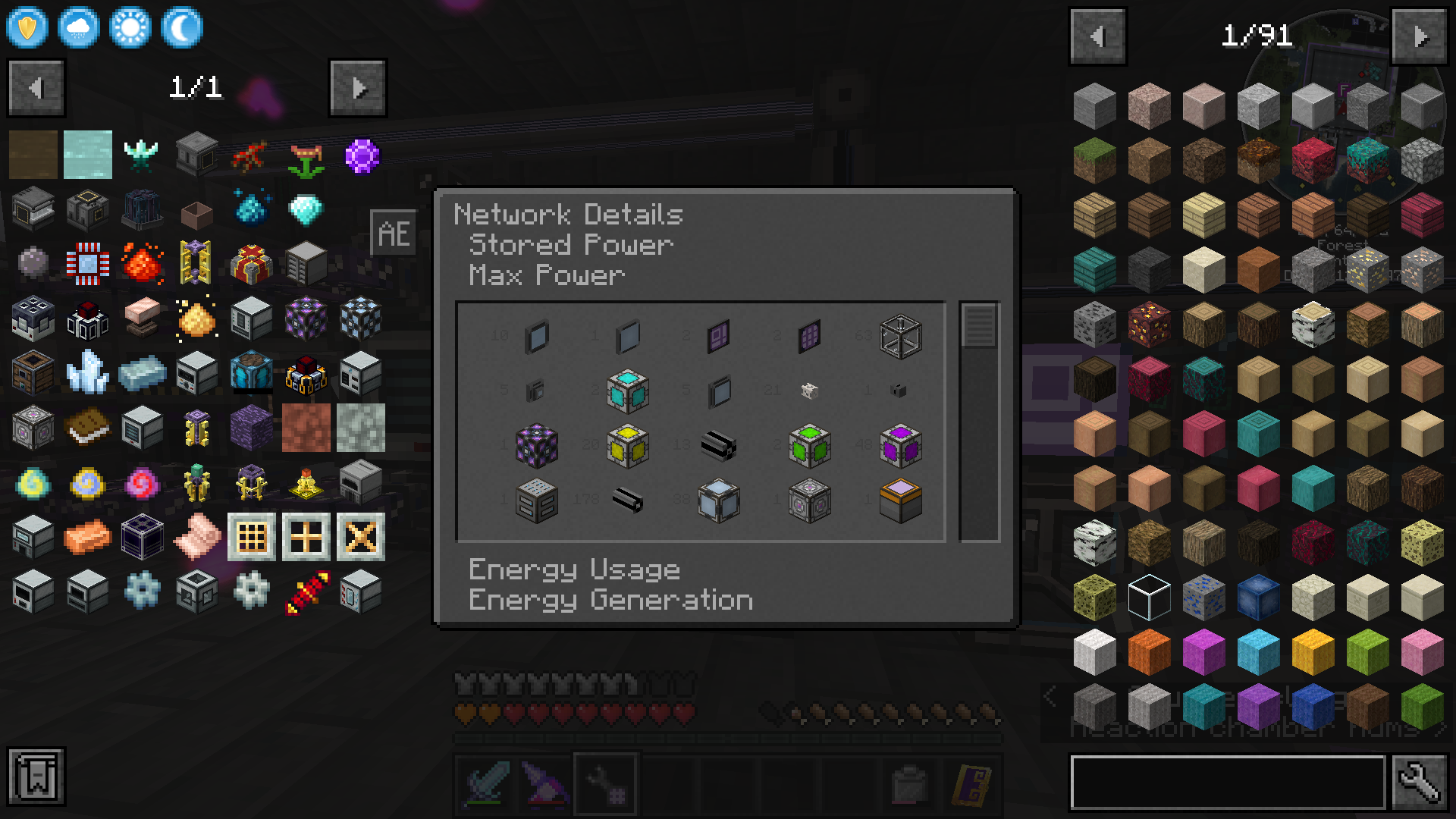Click the yellow energy cell in Network Details
The height and width of the screenshot is (819, 1456).
(x=627, y=447)
